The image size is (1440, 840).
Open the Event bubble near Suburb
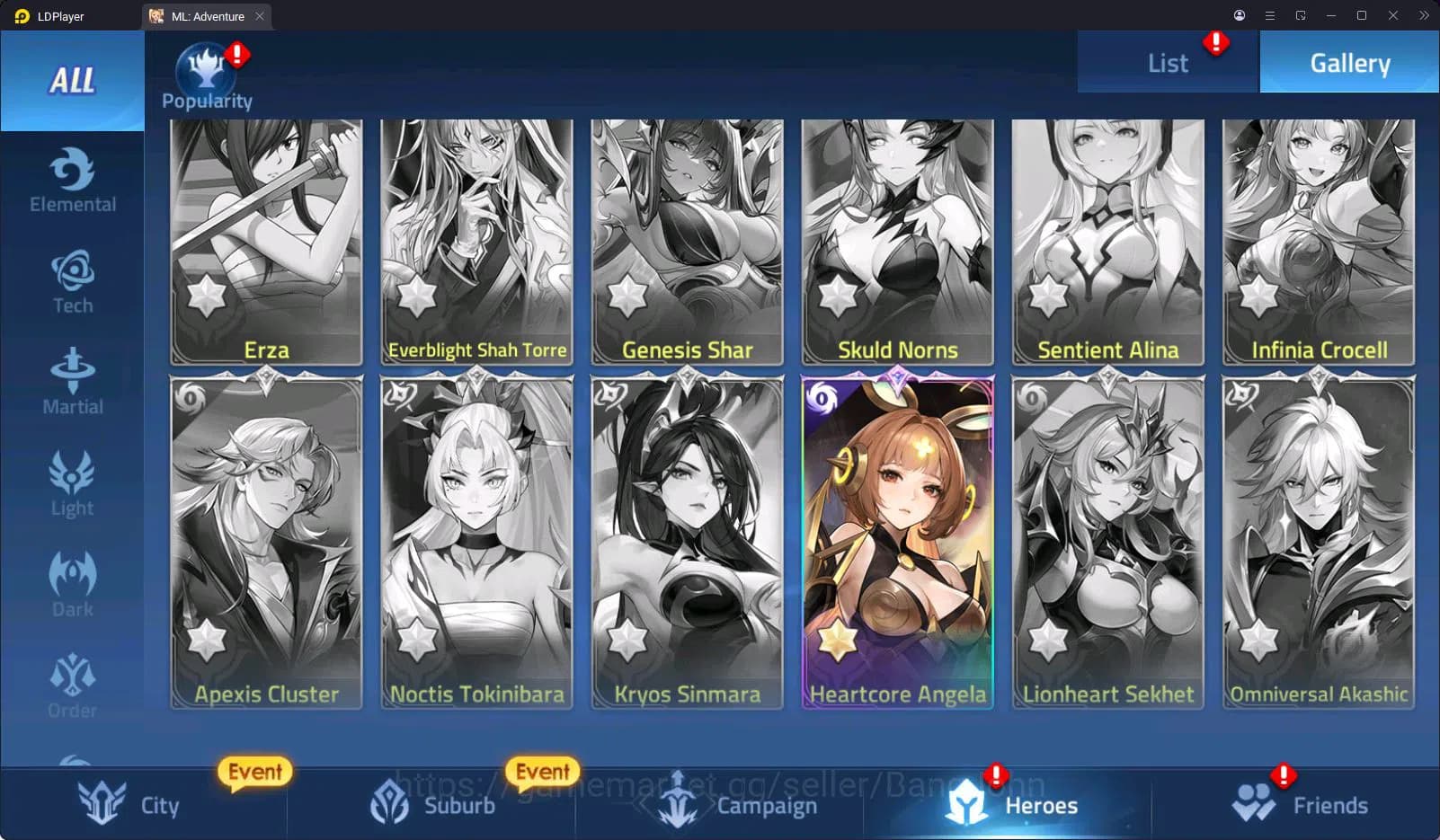(x=542, y=771)
